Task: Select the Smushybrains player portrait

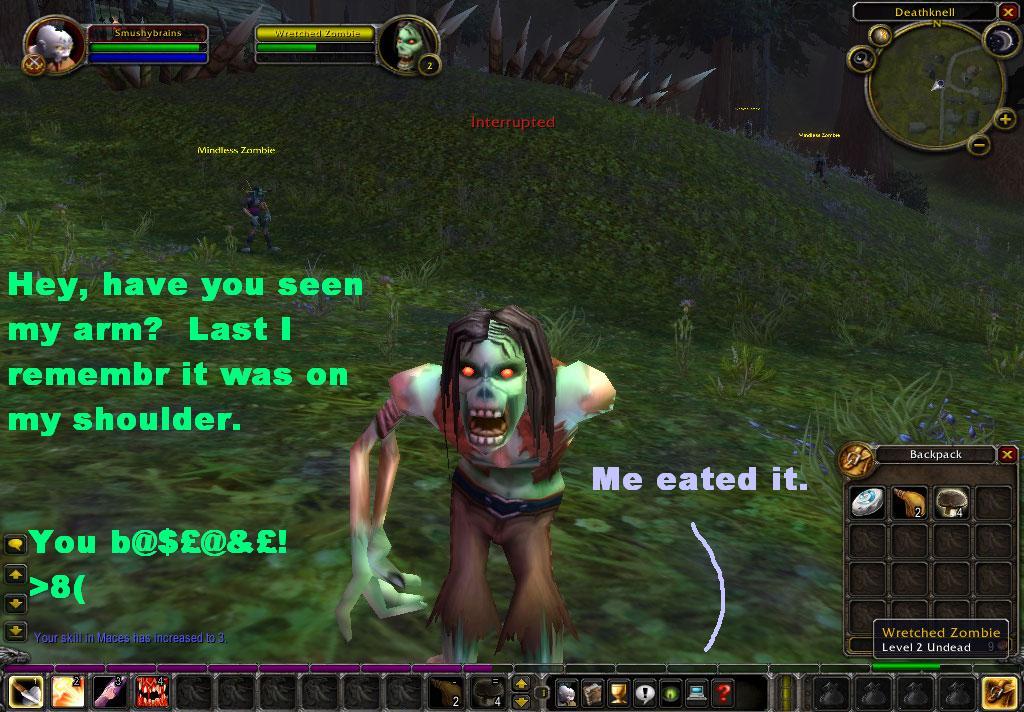Action: pyautogui.click(x=50, y=42)
